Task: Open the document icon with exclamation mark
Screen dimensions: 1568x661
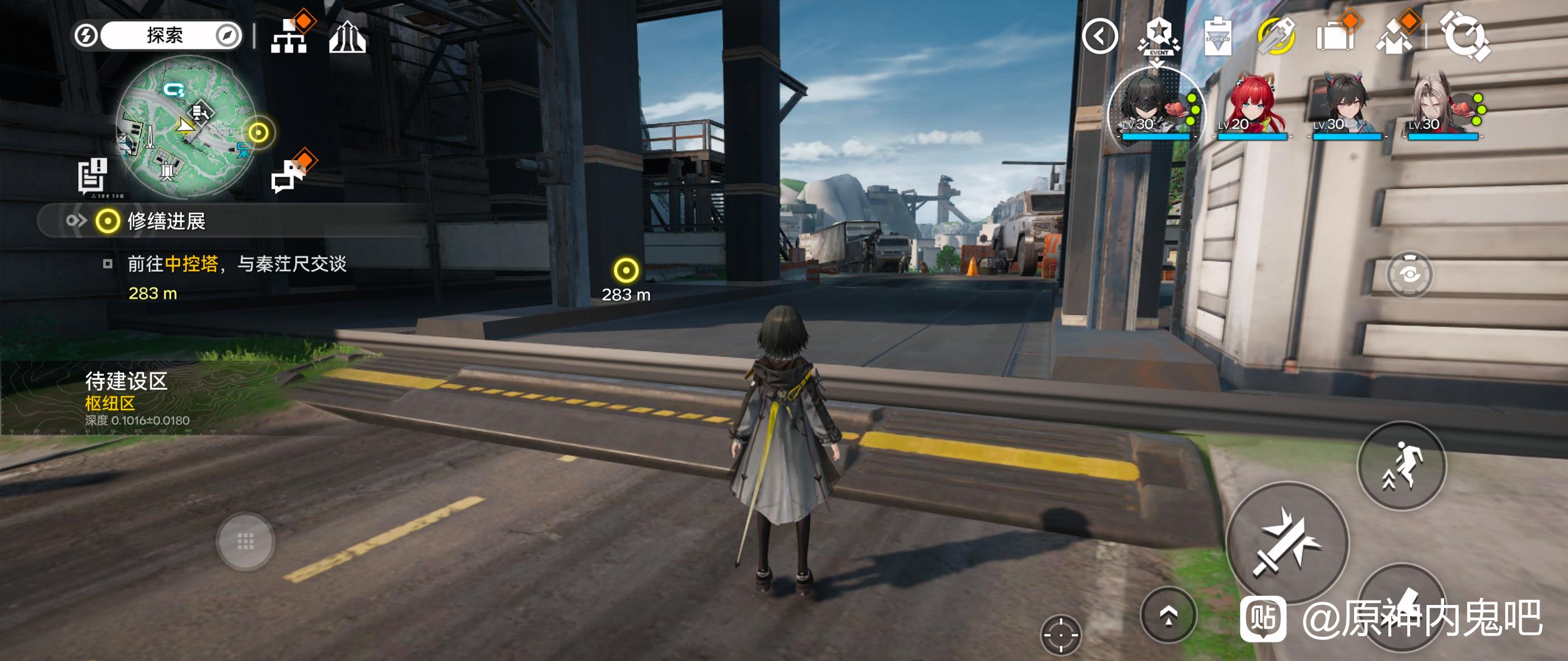Action: pos(93,176)
